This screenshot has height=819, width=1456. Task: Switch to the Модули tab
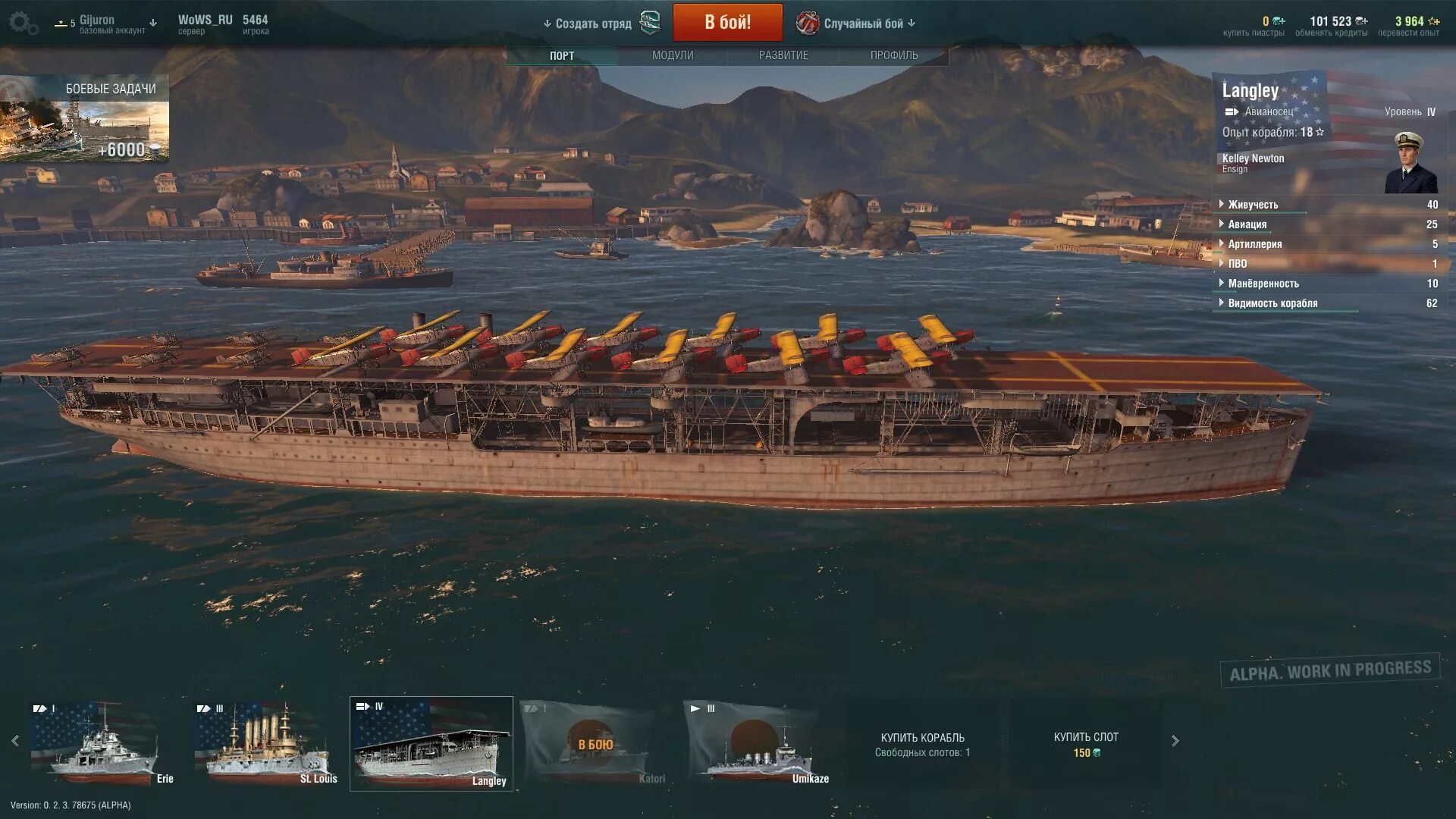coord(673,55)
